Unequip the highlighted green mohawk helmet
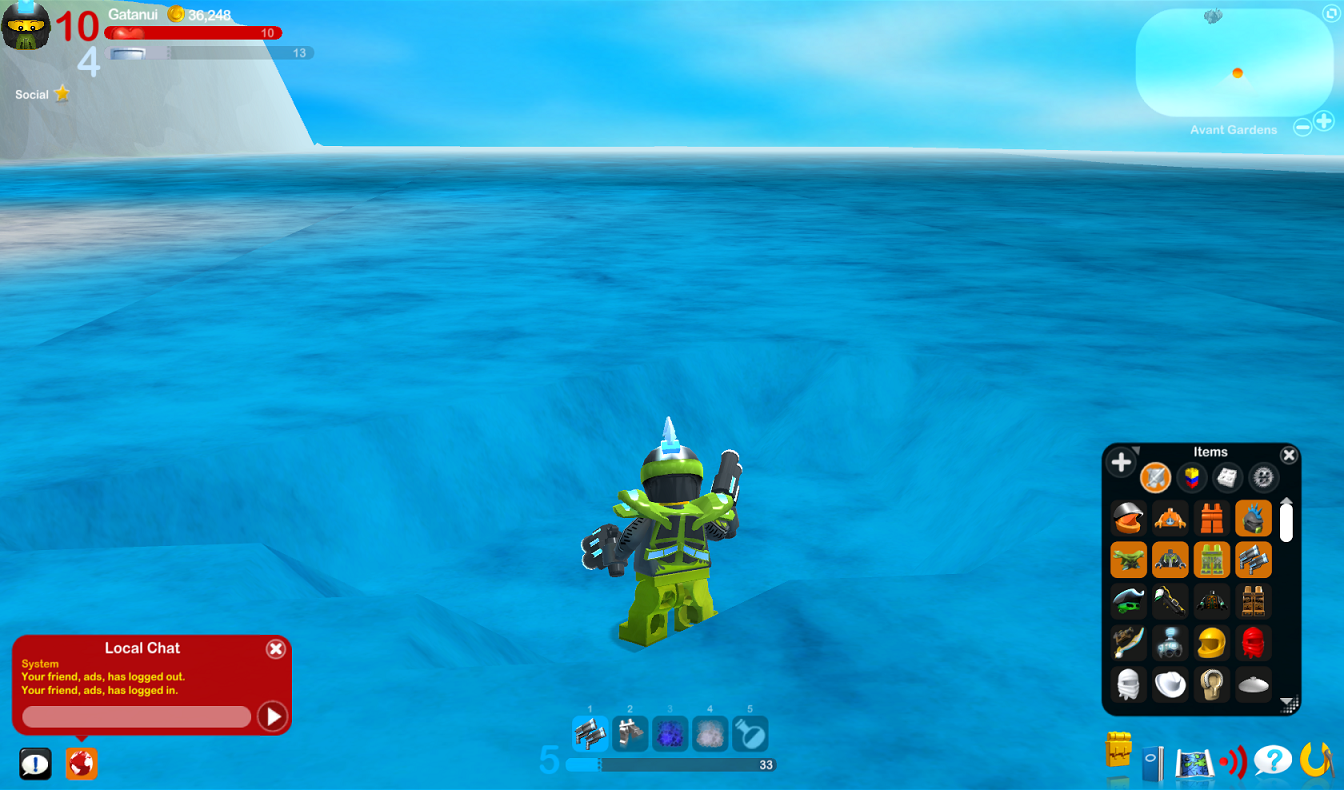The width and height of the screenshot is (1344, 790). pyautogui.click(x=1253, y=518)
